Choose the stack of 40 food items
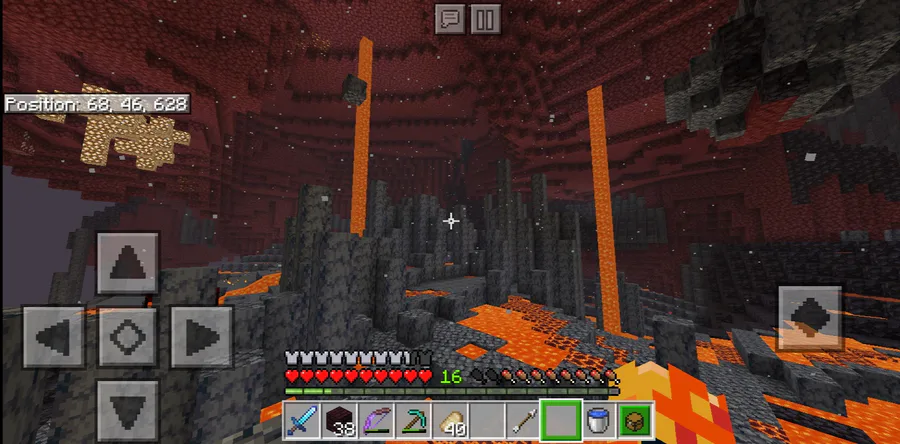900x444 pixels. point(452,421)
